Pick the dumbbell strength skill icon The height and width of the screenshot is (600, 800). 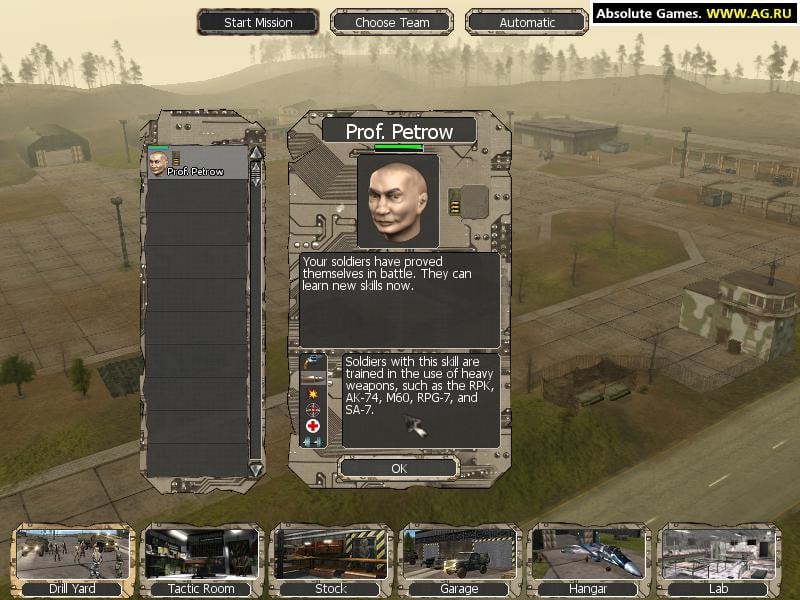[313, 441]
